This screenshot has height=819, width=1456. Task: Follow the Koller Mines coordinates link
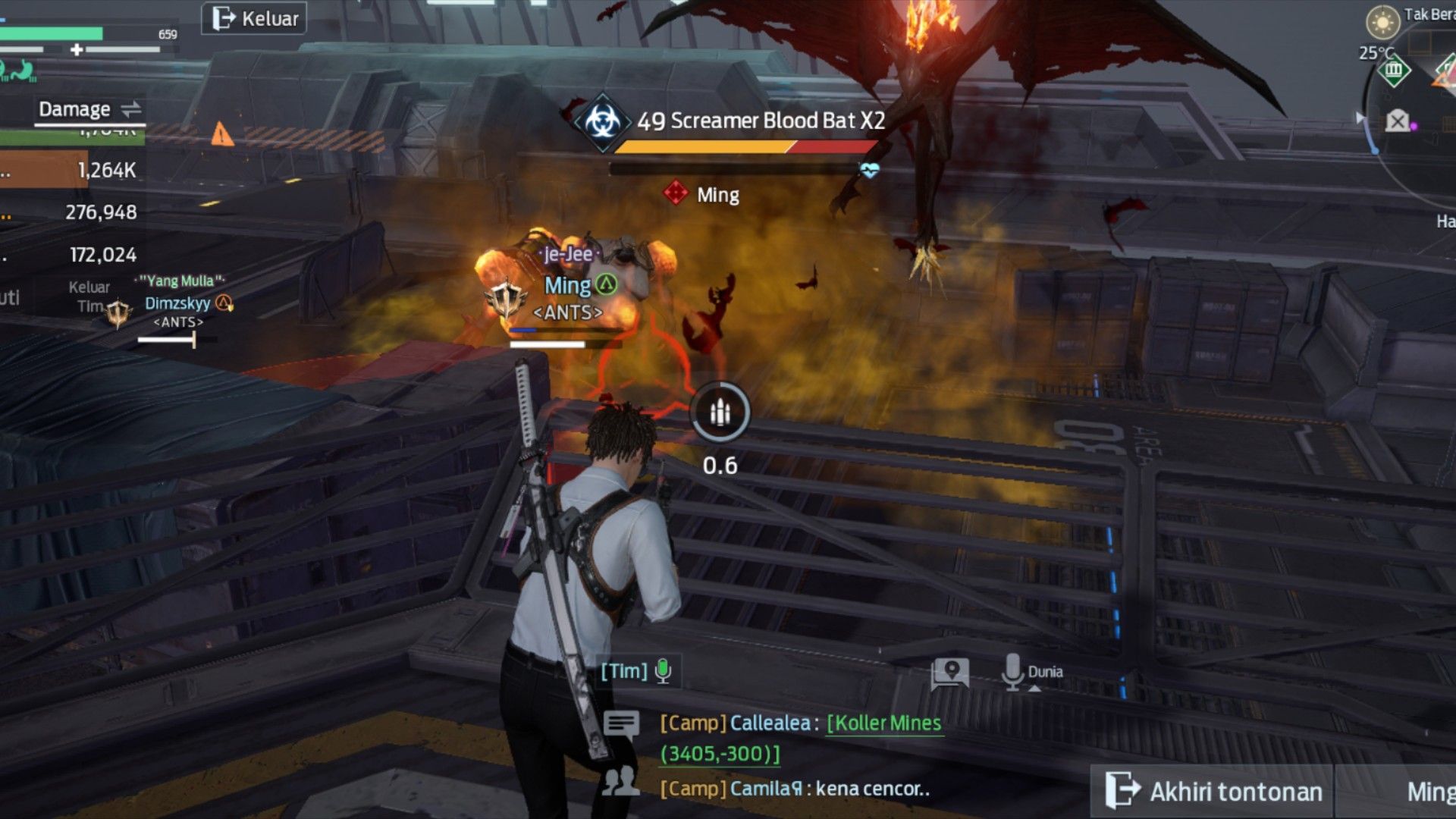click(x=883, y=723)
